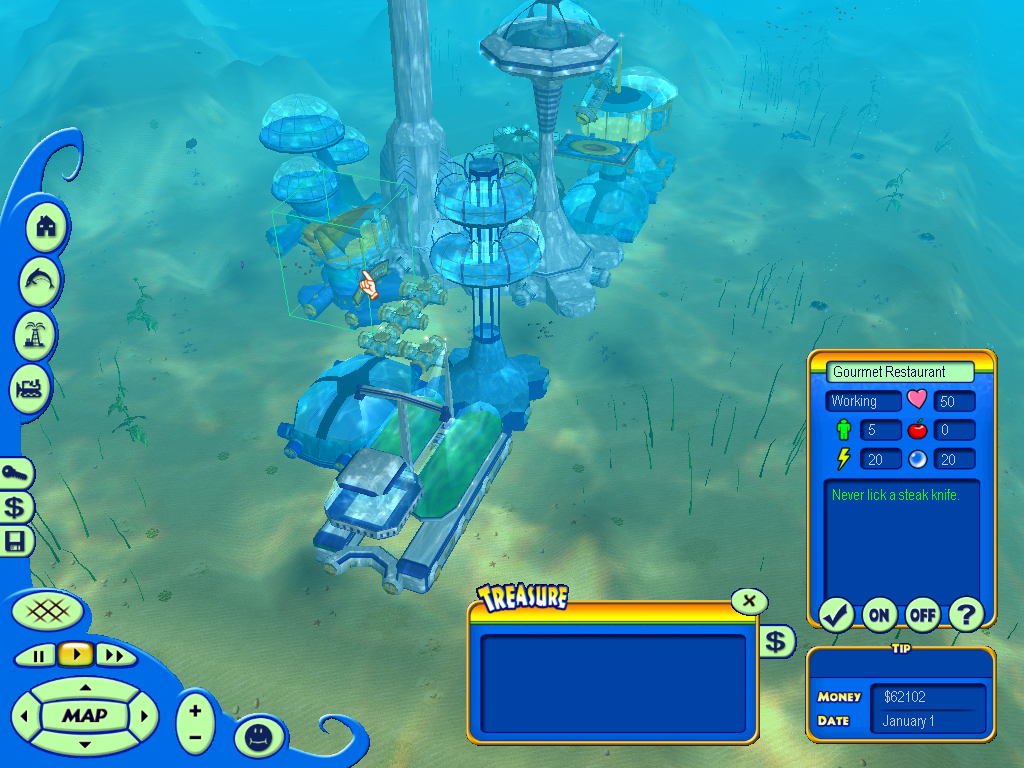Confirm with the checkmark button

coord(836,614)
